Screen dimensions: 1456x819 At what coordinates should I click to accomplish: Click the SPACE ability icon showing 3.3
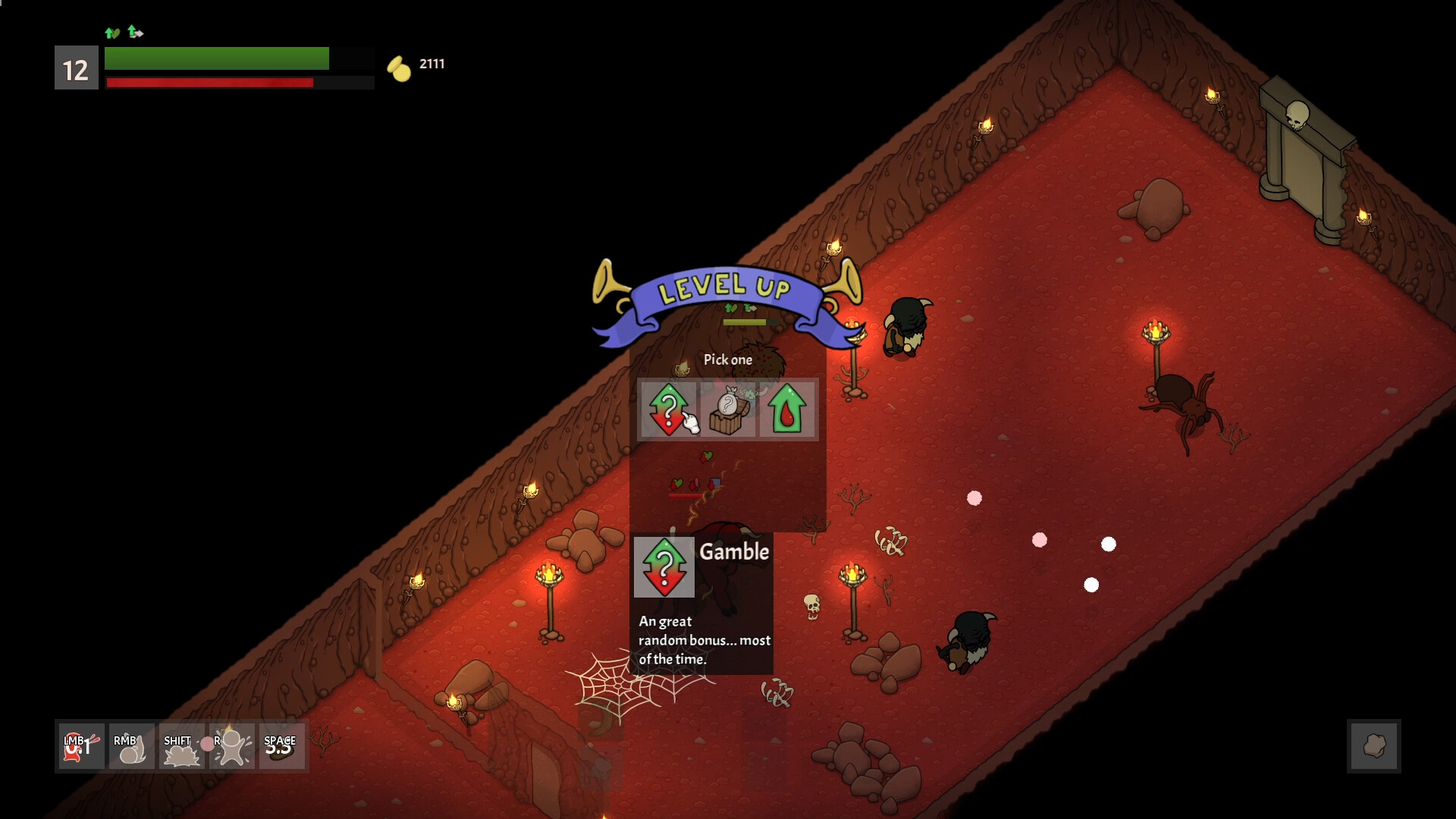point(281,746)
